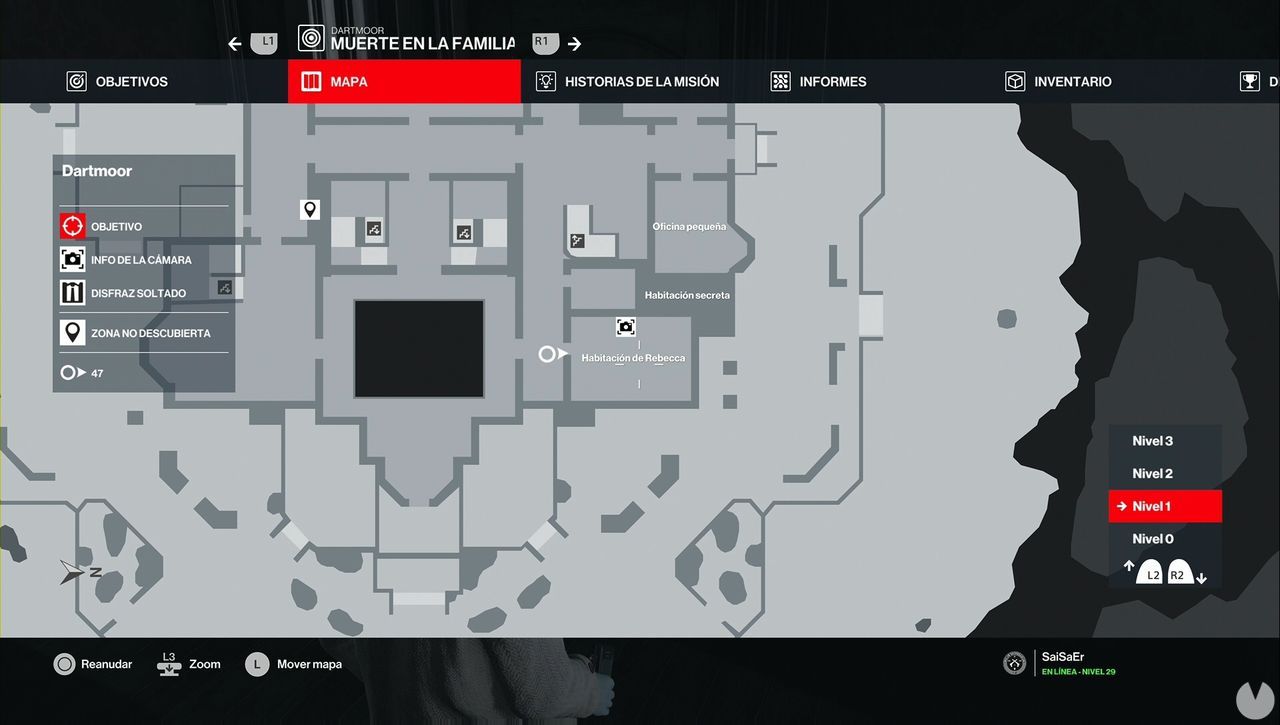Select the Objetivo target icon in the legend

[72, 226]
